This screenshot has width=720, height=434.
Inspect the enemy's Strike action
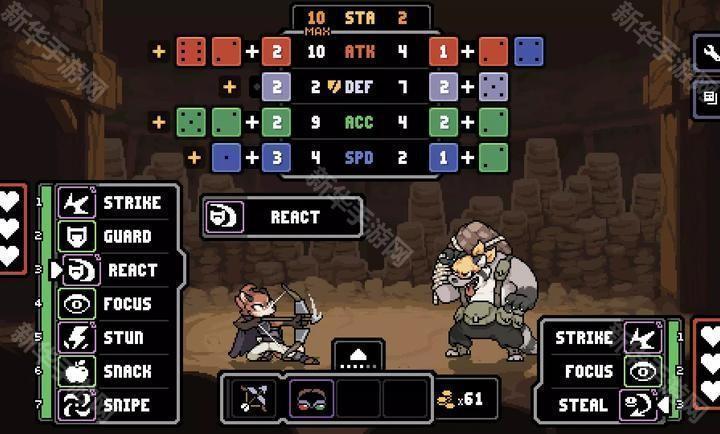tap(602, 338)
